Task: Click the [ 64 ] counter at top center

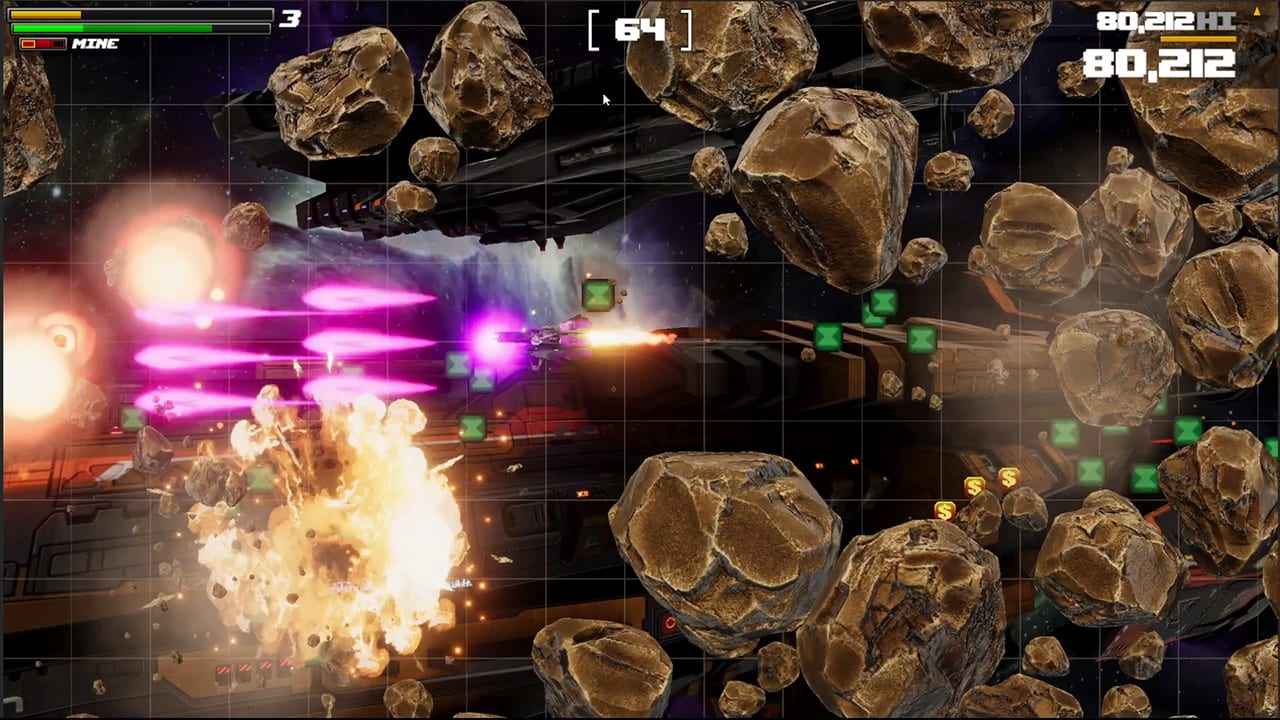Action: click(x=640, y=28)
